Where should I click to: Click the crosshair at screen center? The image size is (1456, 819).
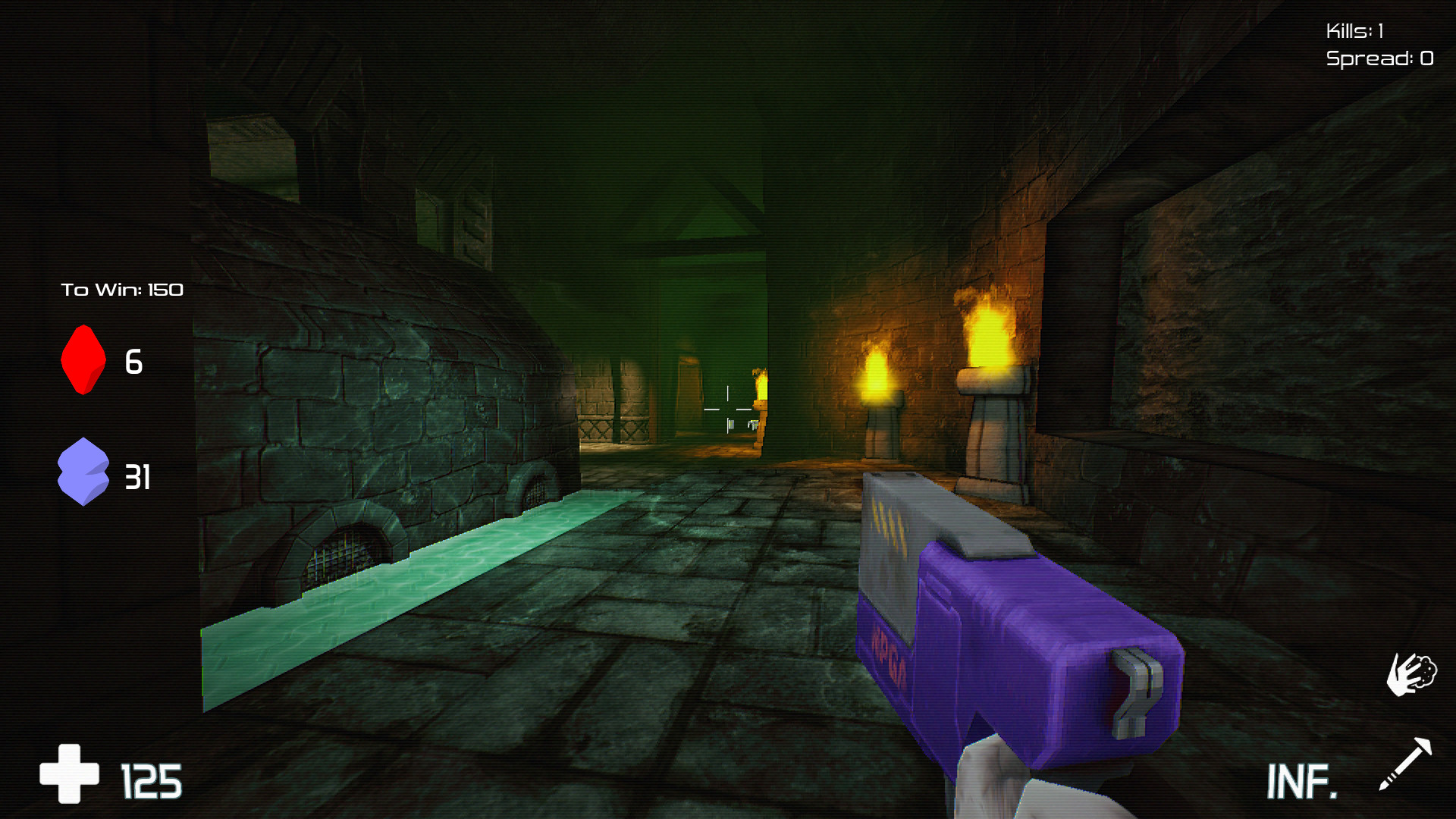(x=728, y=409)
